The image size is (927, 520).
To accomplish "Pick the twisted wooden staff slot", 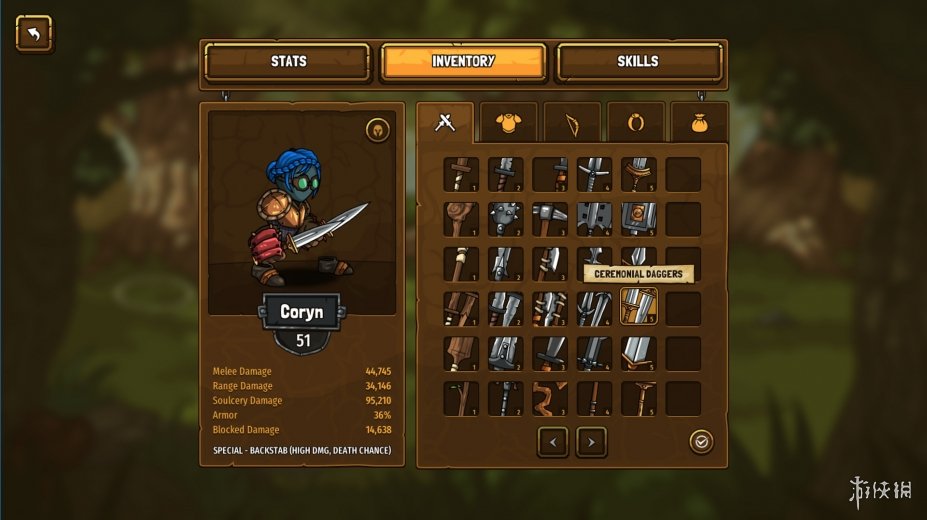I will point(549,398).
